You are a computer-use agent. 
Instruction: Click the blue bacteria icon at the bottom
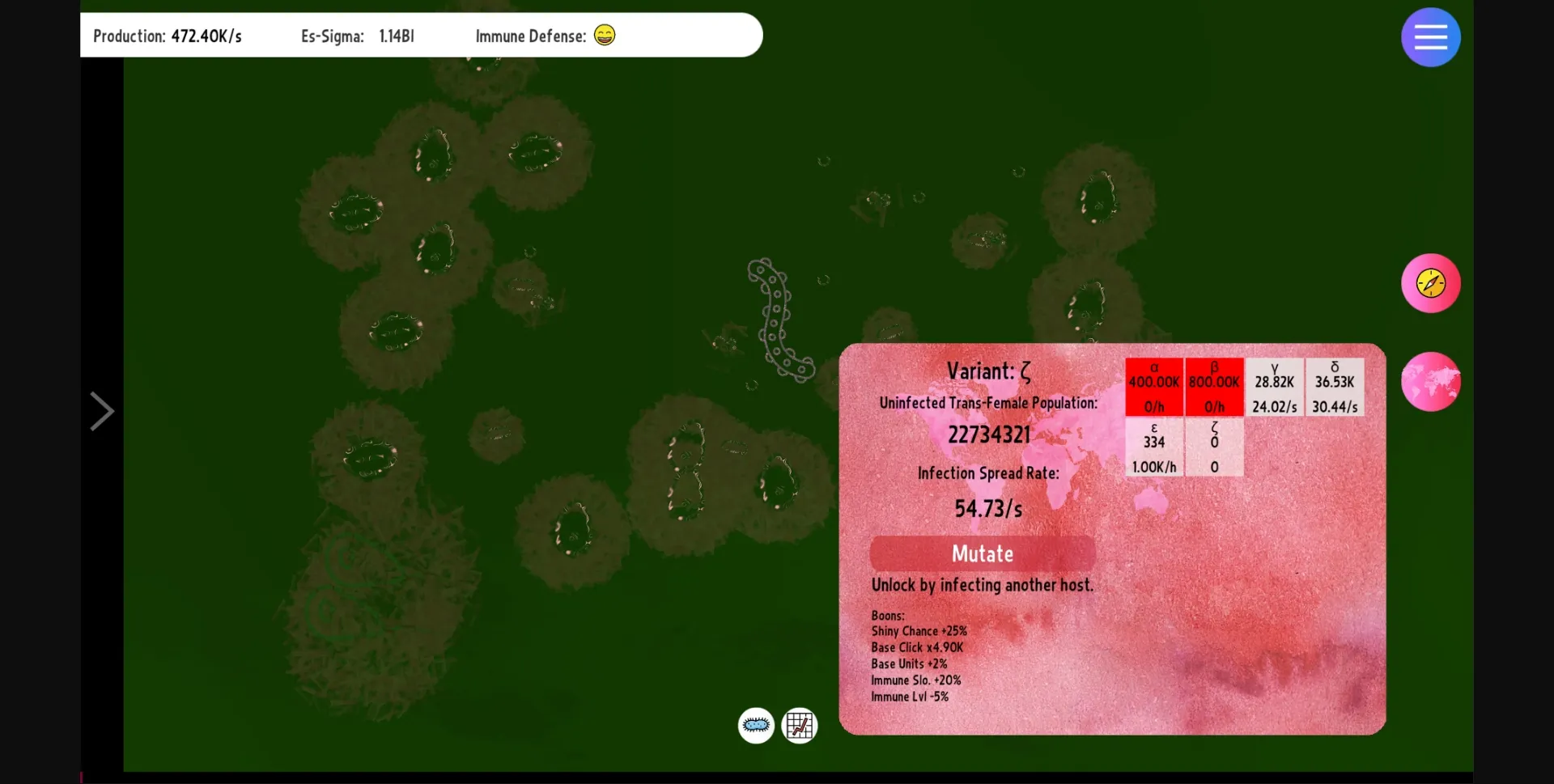755,726
